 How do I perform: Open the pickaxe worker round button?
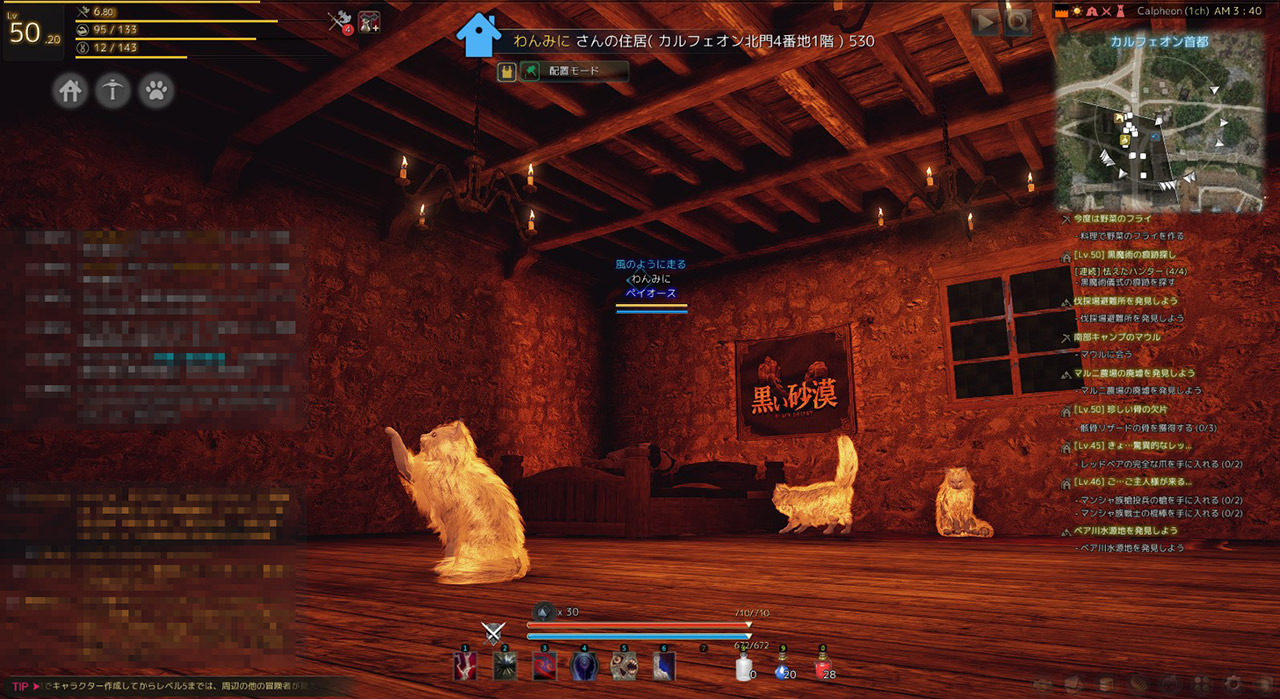click(x=113, y=91)
